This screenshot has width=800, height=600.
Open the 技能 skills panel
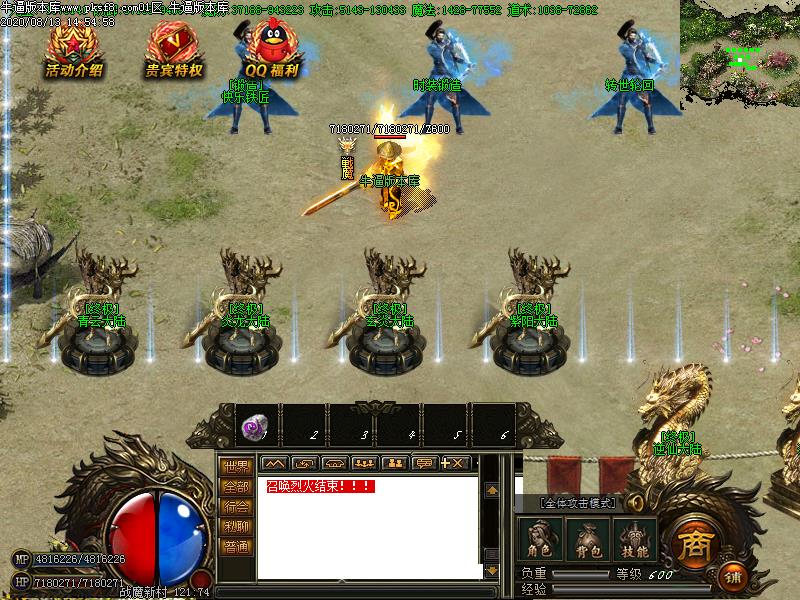(635, 540)
